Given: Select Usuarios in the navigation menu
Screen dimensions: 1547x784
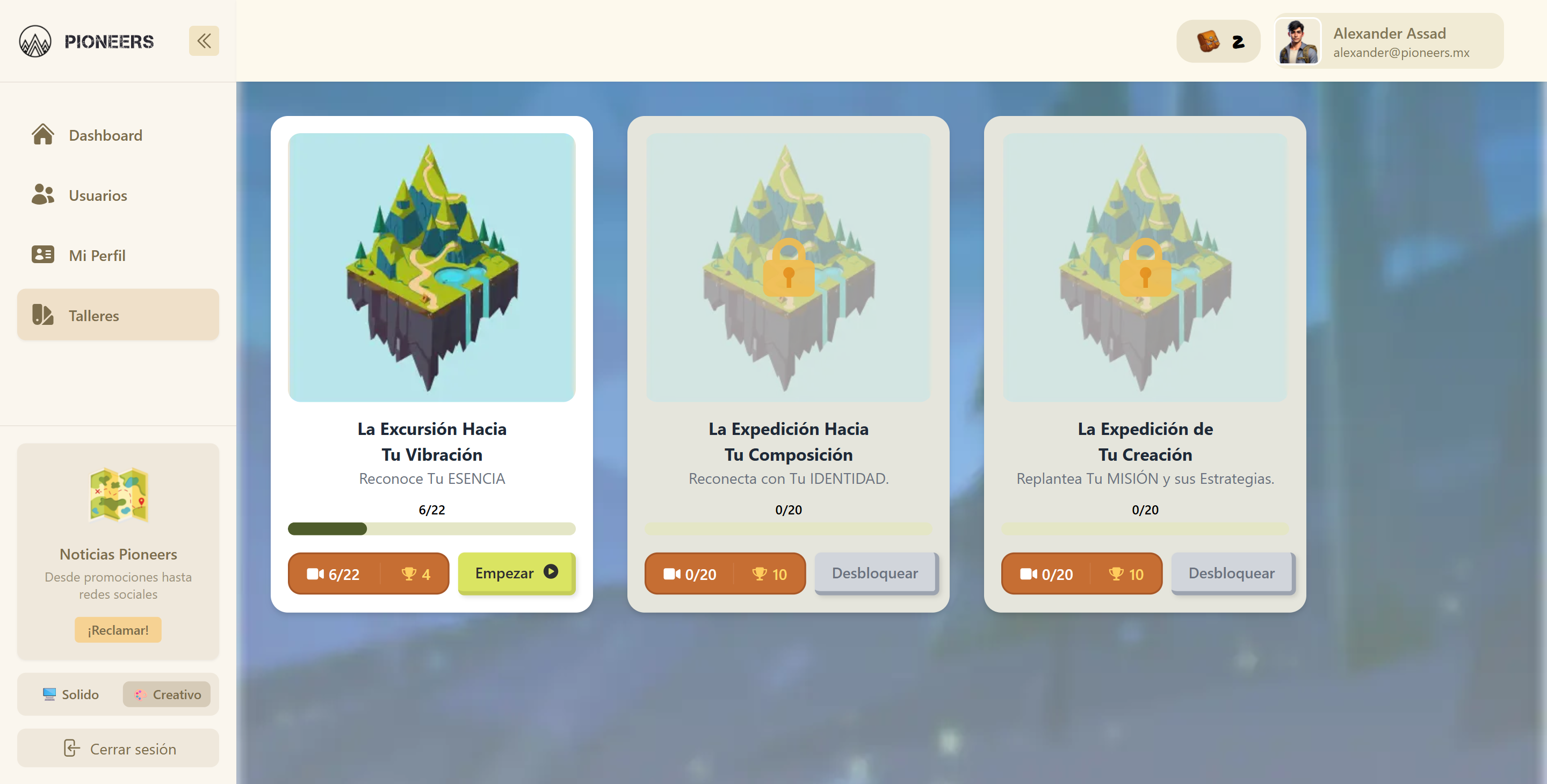Looking at the screenshot, I should 98,194.
